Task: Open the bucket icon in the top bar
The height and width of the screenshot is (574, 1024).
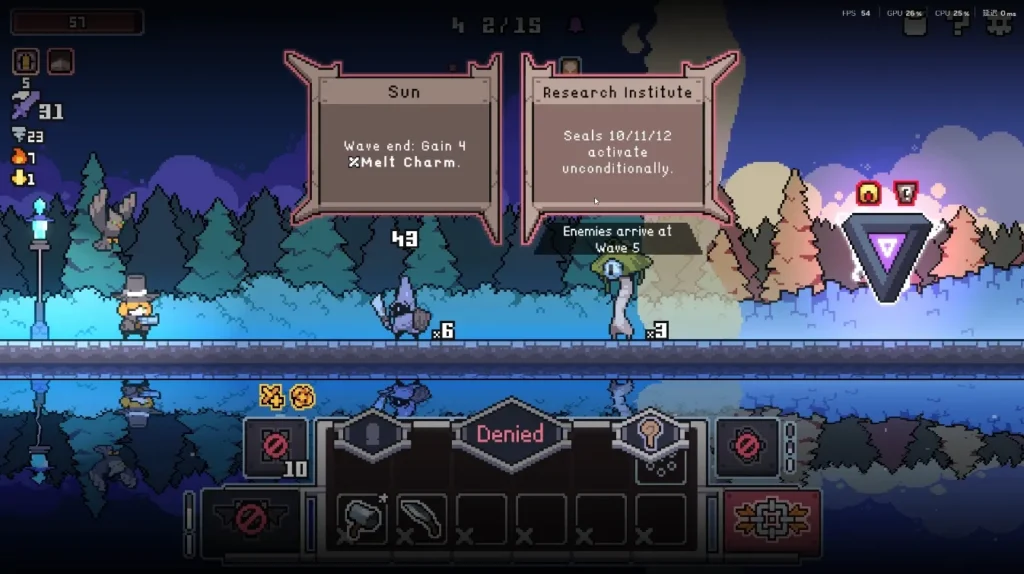Action: coord(916,25)
